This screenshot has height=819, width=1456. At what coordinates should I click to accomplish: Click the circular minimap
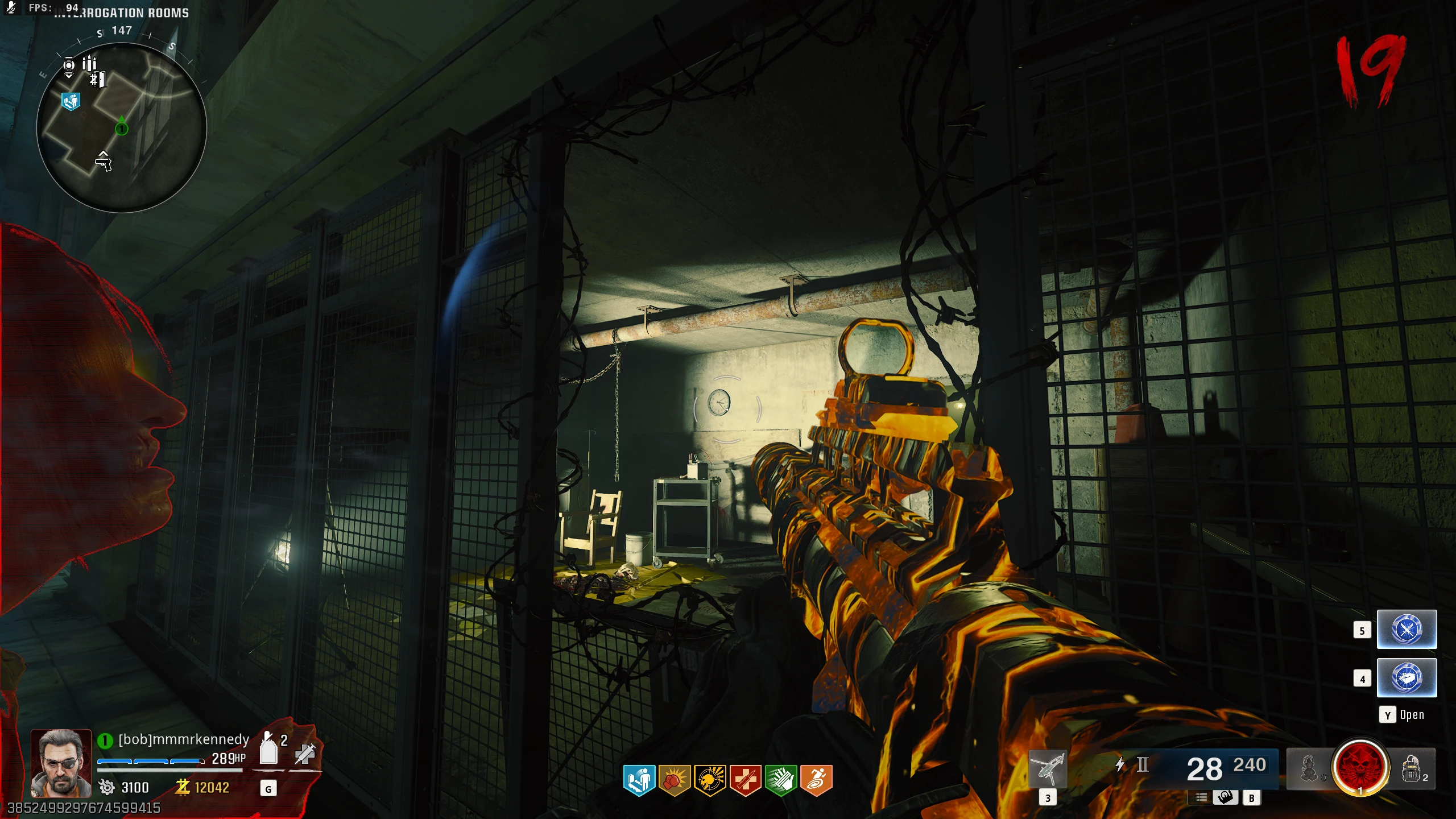(121, 127)
